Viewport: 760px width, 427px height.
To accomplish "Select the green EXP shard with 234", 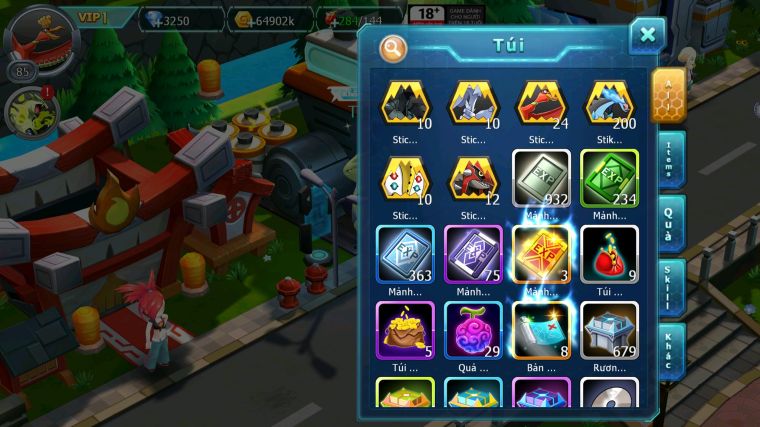I will (x=609, y=178).
